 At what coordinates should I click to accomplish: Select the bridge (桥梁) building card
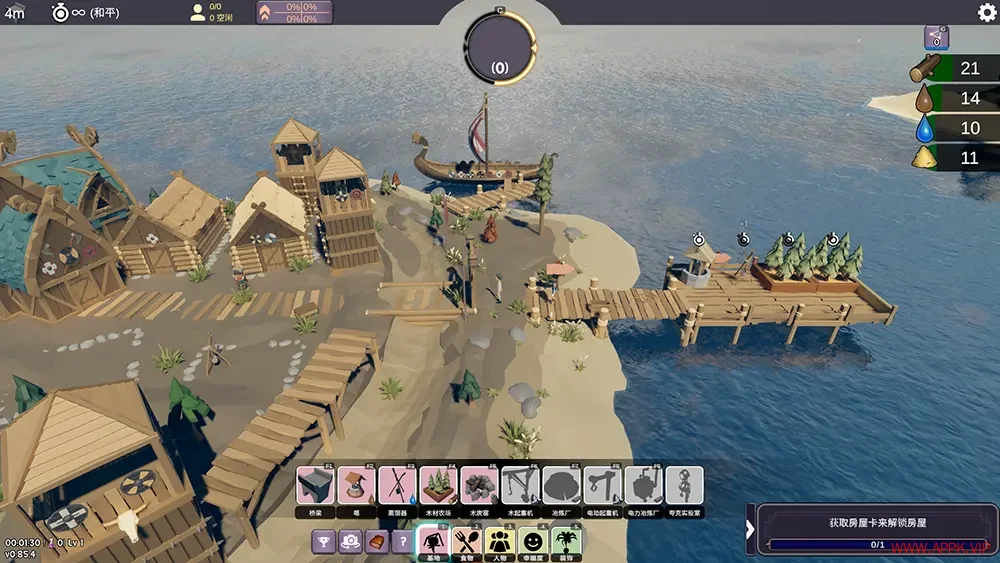tap(316, 486)
